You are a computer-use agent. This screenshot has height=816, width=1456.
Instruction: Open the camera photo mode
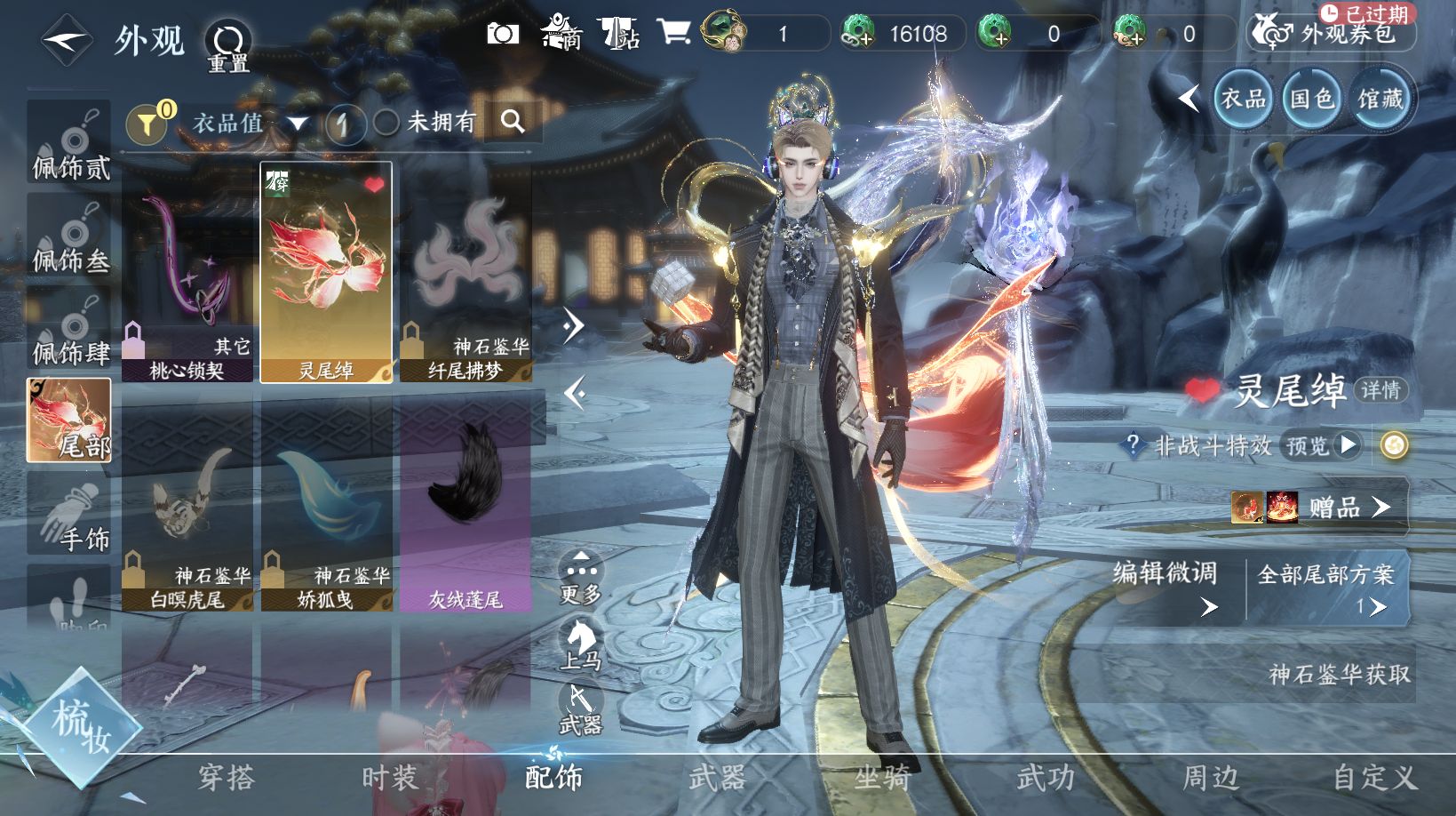coord(503,34)
